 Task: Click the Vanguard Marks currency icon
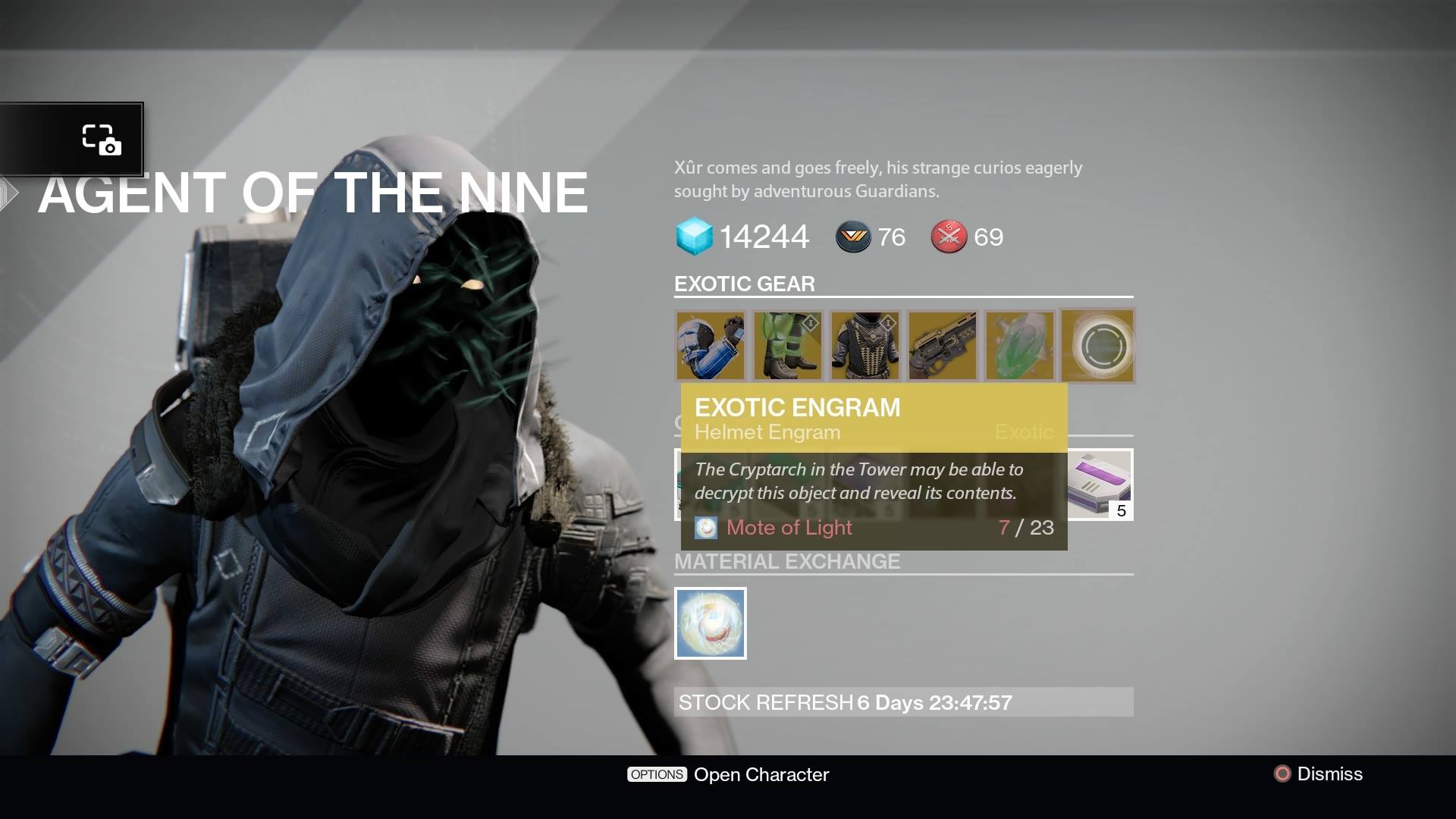[852, 237]
